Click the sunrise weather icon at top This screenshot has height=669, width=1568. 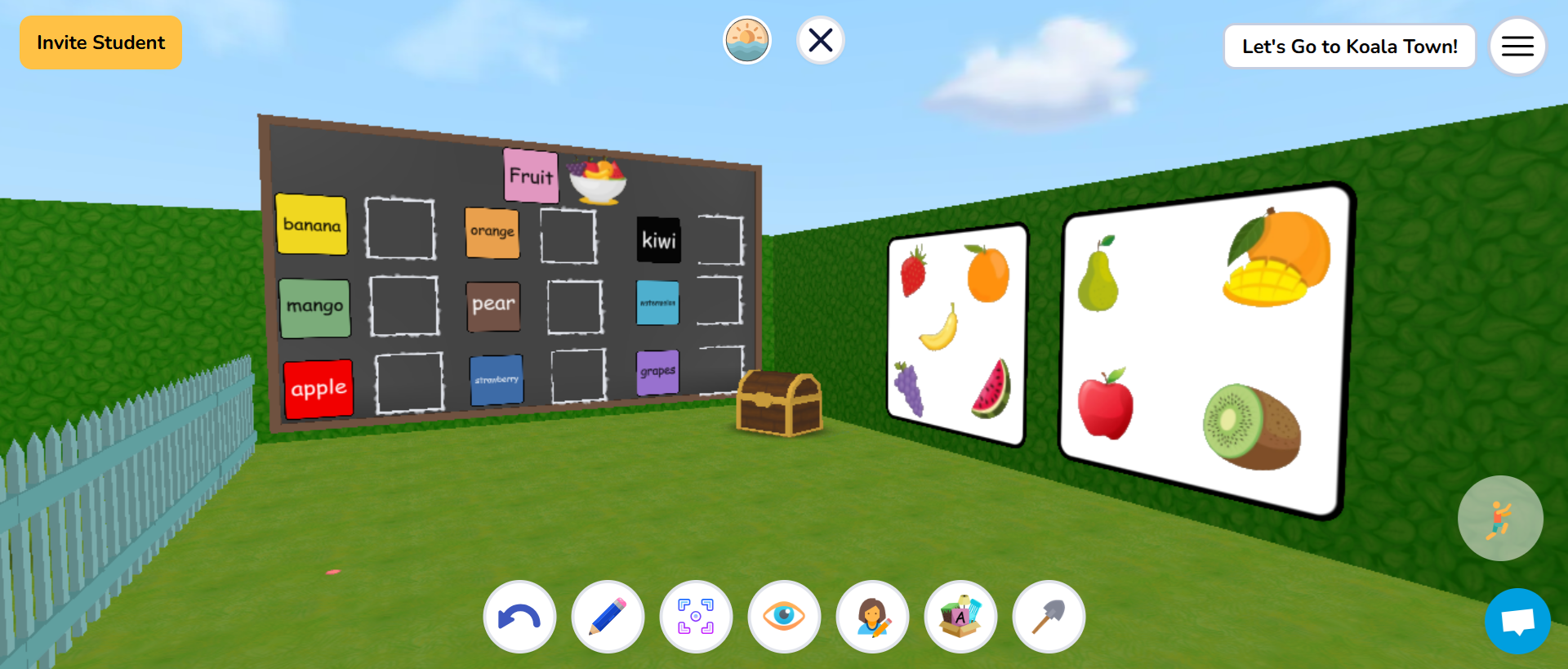coord(747,39)
